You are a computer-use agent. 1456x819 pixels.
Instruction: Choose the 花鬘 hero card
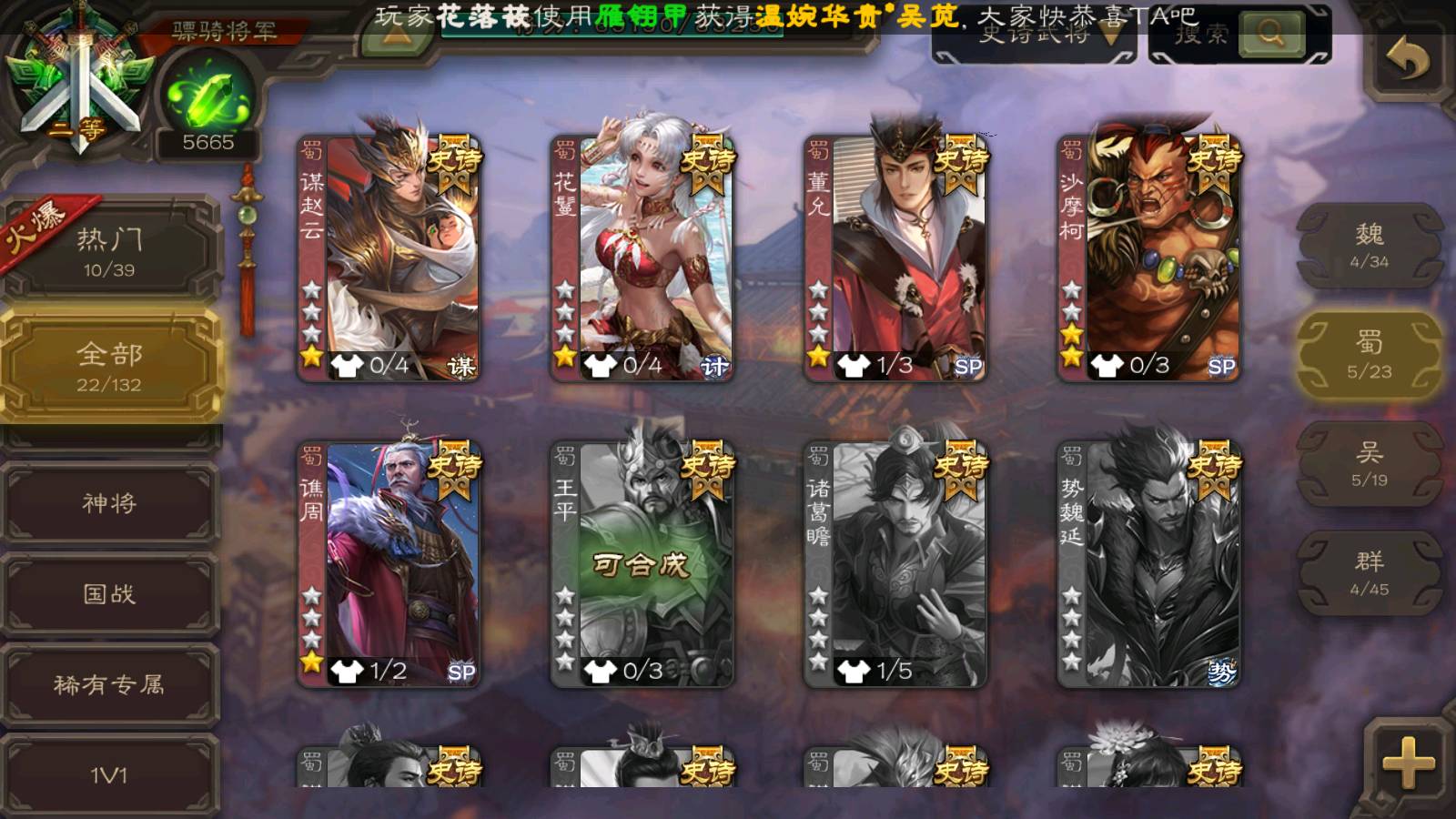(x=642, y=257)
